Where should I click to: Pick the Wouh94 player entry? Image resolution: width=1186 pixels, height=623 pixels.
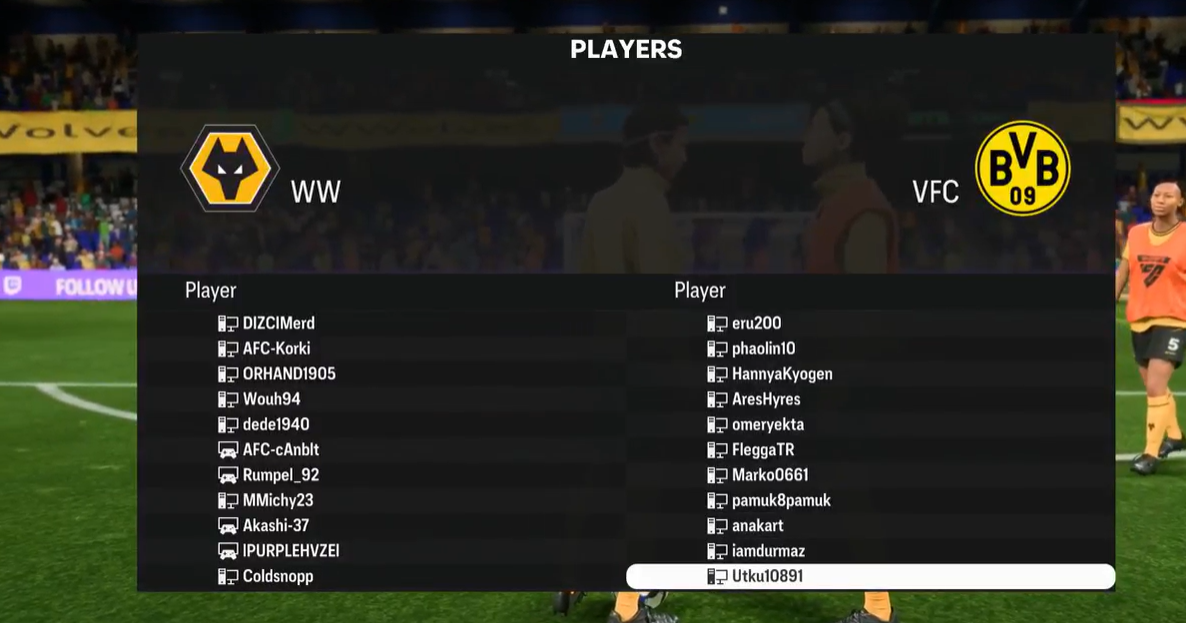(x=271, y=399)
